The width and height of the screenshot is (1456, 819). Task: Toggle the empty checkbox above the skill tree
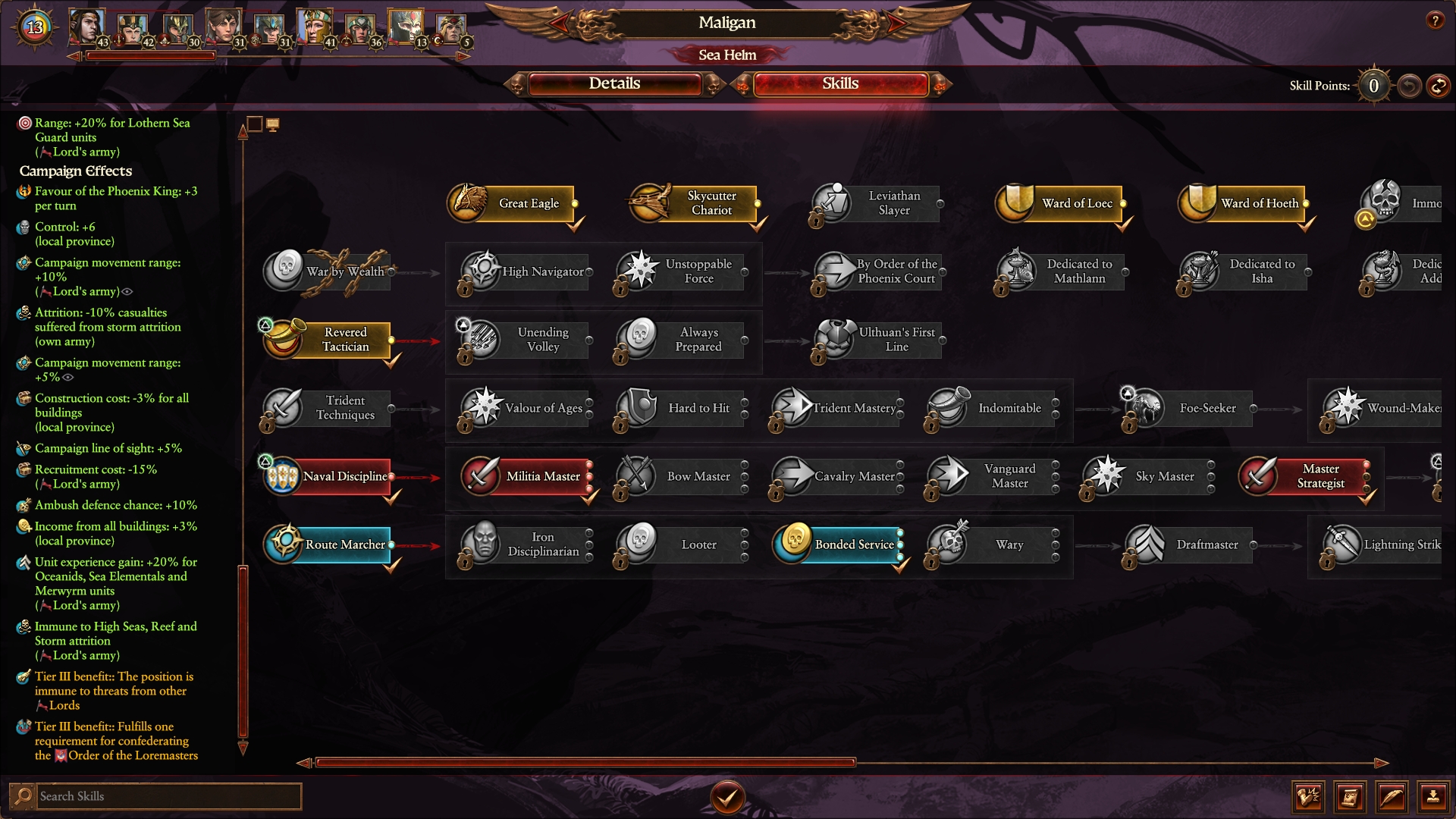256,123
